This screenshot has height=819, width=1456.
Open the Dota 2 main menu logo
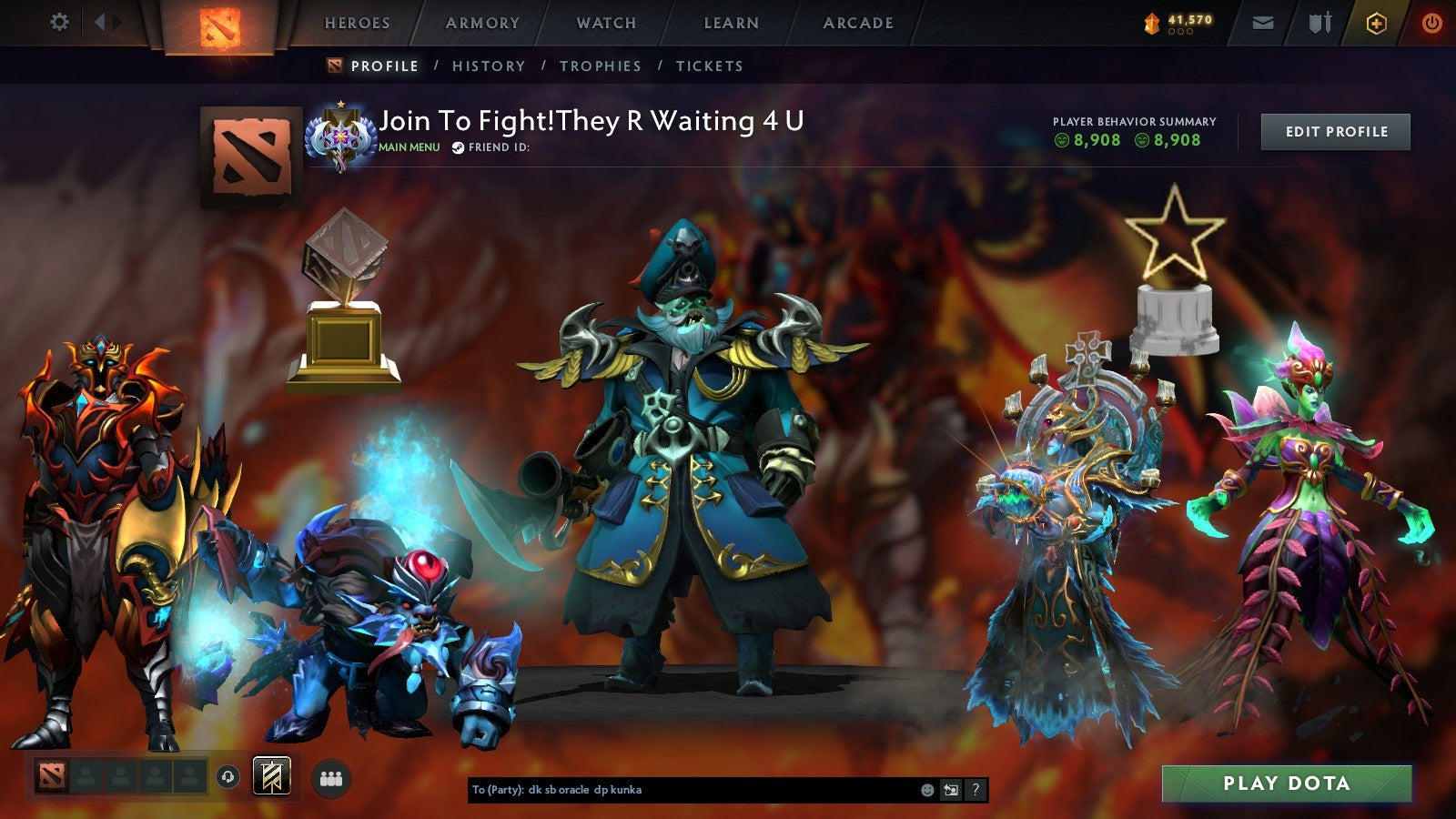click(218, 25)
